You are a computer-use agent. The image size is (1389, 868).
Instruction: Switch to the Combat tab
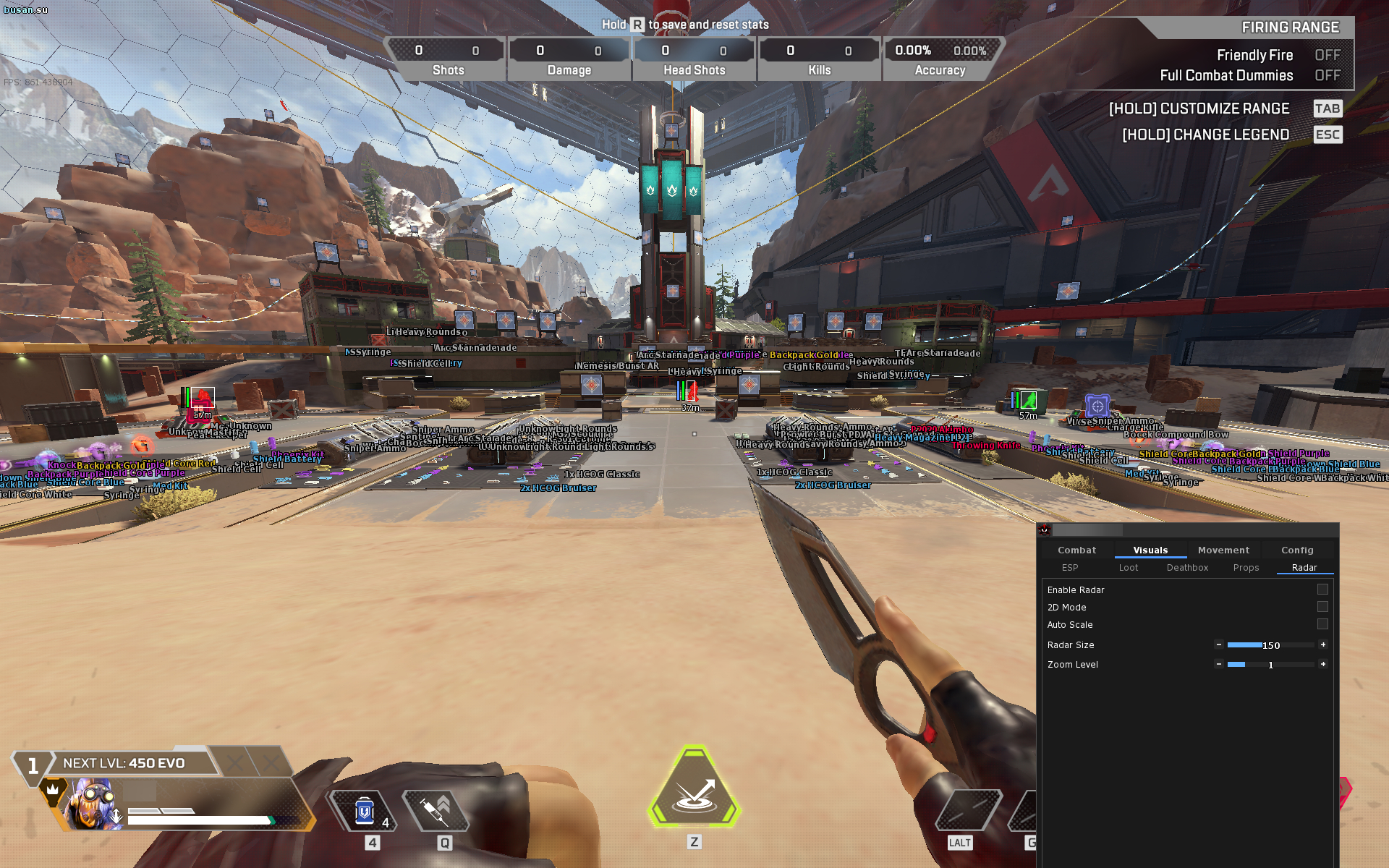(x=1077, y=550)
